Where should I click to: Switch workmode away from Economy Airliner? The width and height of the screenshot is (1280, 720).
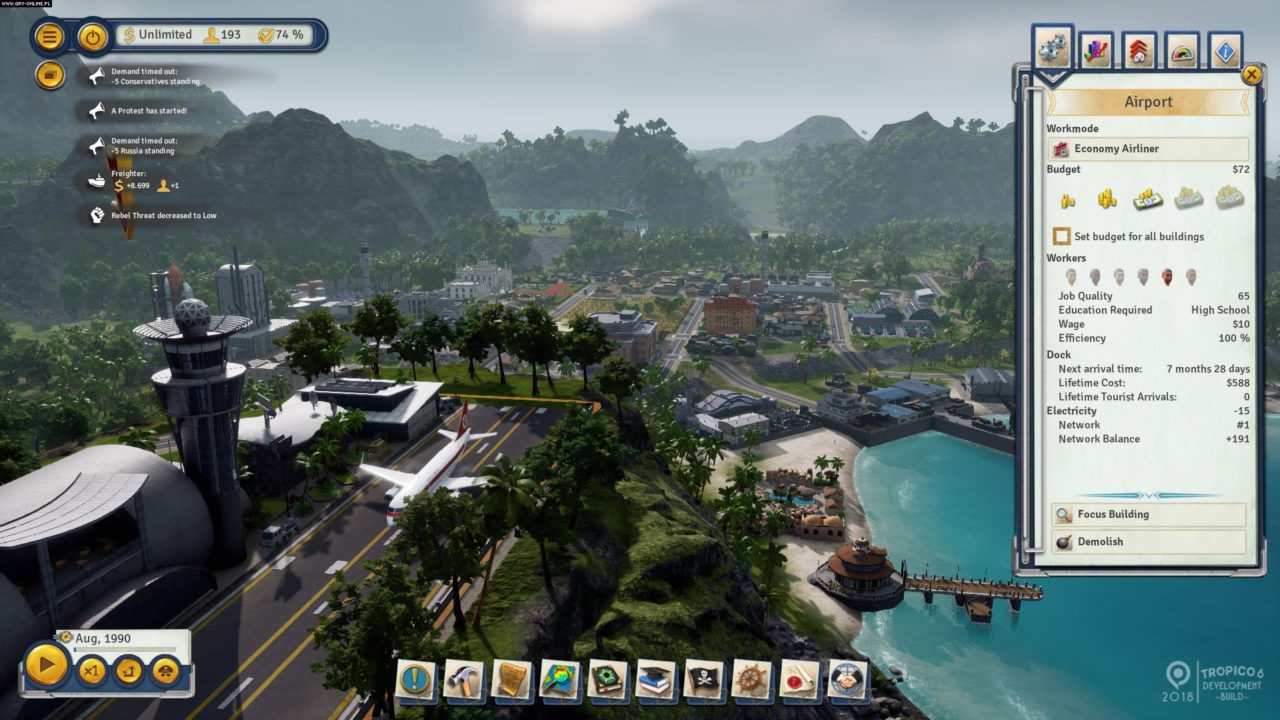coord(1148,148)
